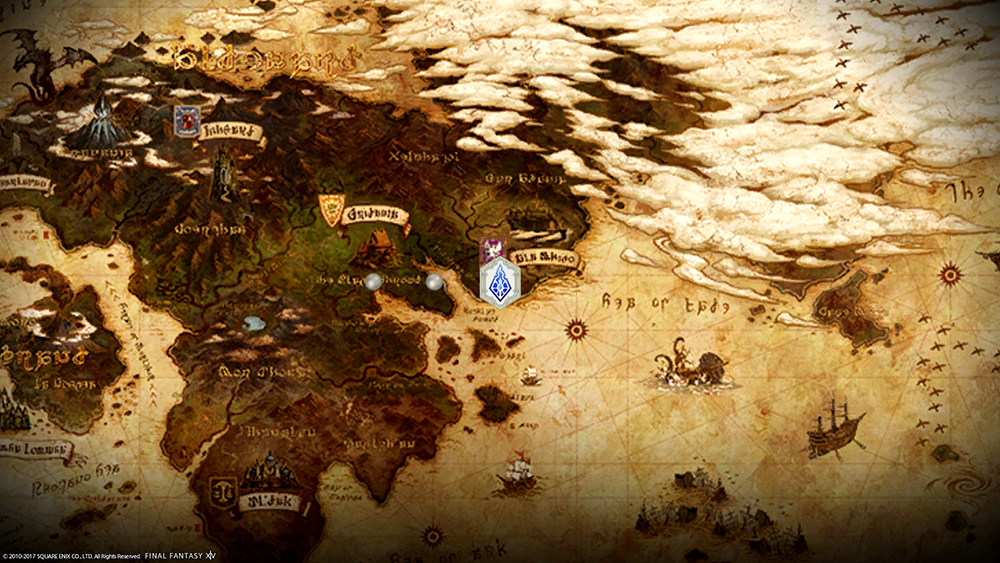
Task: Click the pale blue marker near Mor Dhona
Action: point(254,323)
